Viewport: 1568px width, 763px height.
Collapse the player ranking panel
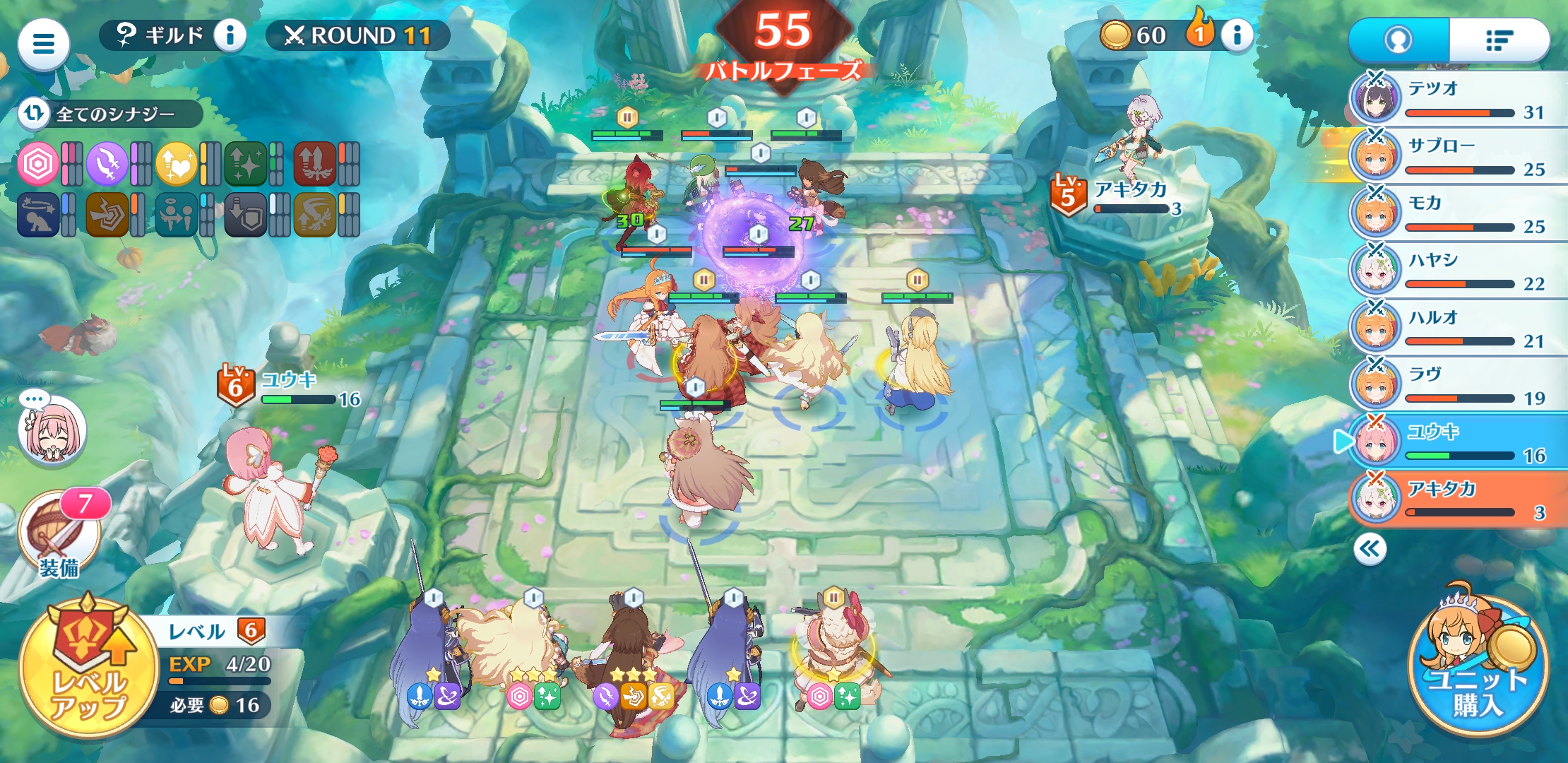coord(1370,549)
